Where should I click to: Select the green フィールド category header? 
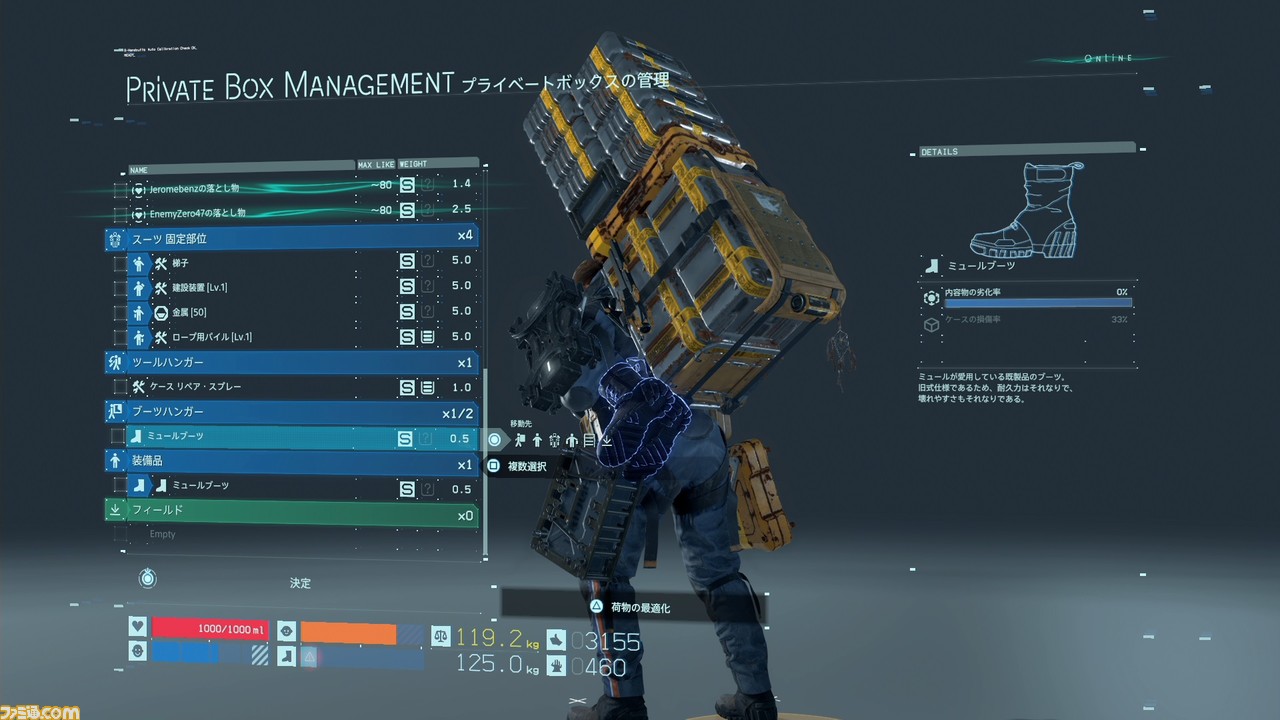point(290,511)
